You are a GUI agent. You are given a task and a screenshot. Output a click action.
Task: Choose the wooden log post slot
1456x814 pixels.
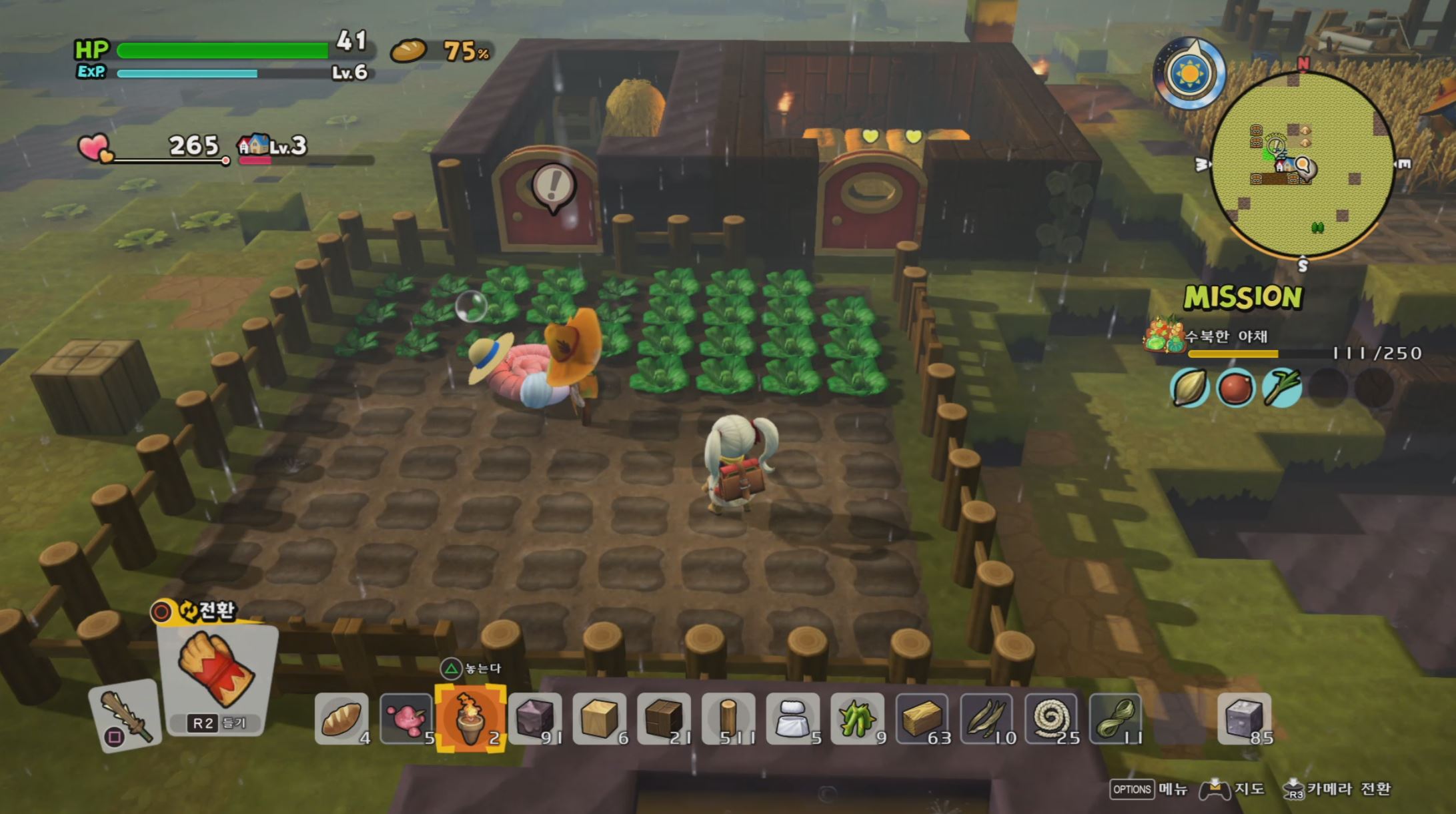pos(728,719)
